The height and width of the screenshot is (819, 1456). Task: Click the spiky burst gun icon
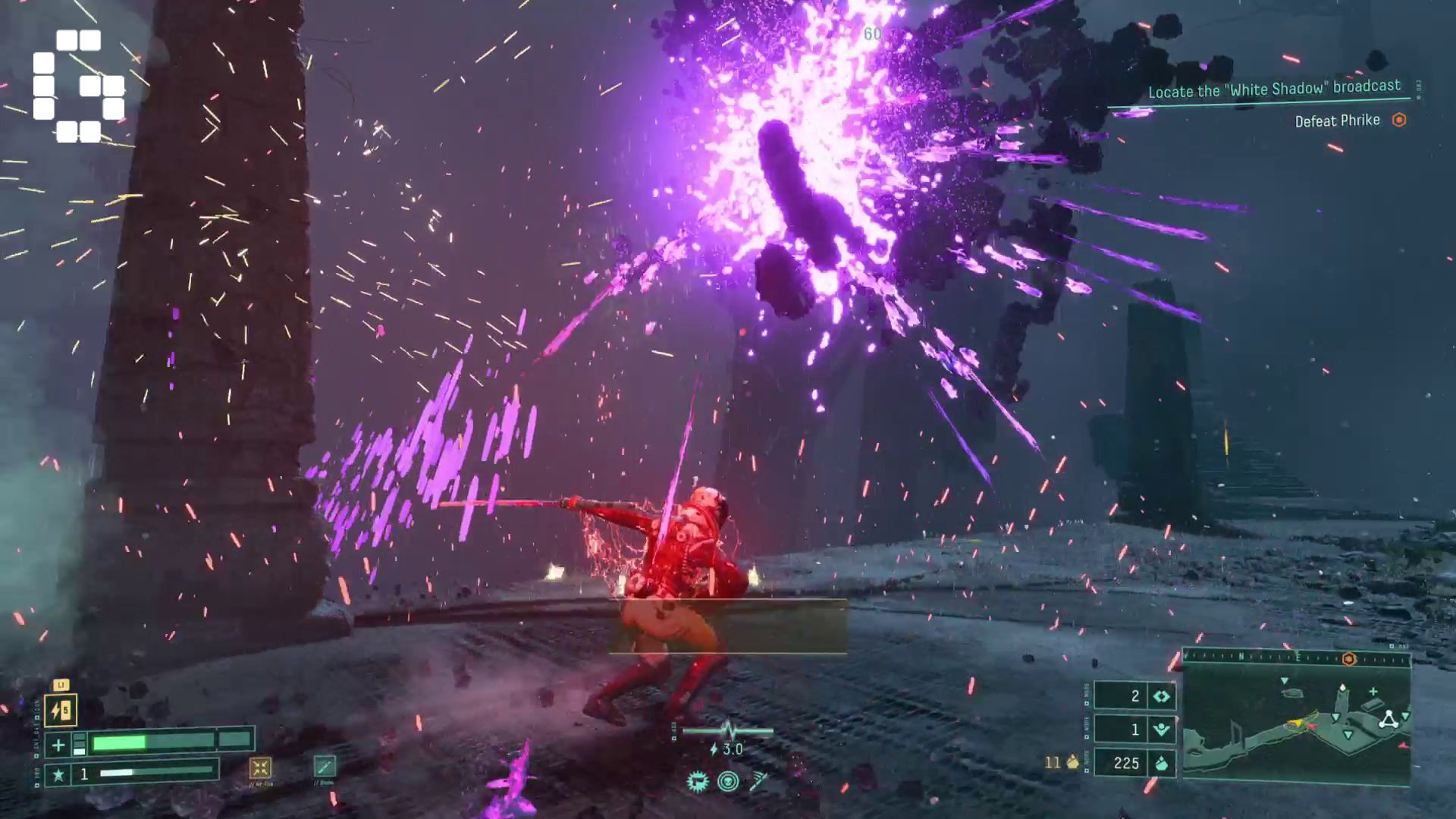[697, 781]
